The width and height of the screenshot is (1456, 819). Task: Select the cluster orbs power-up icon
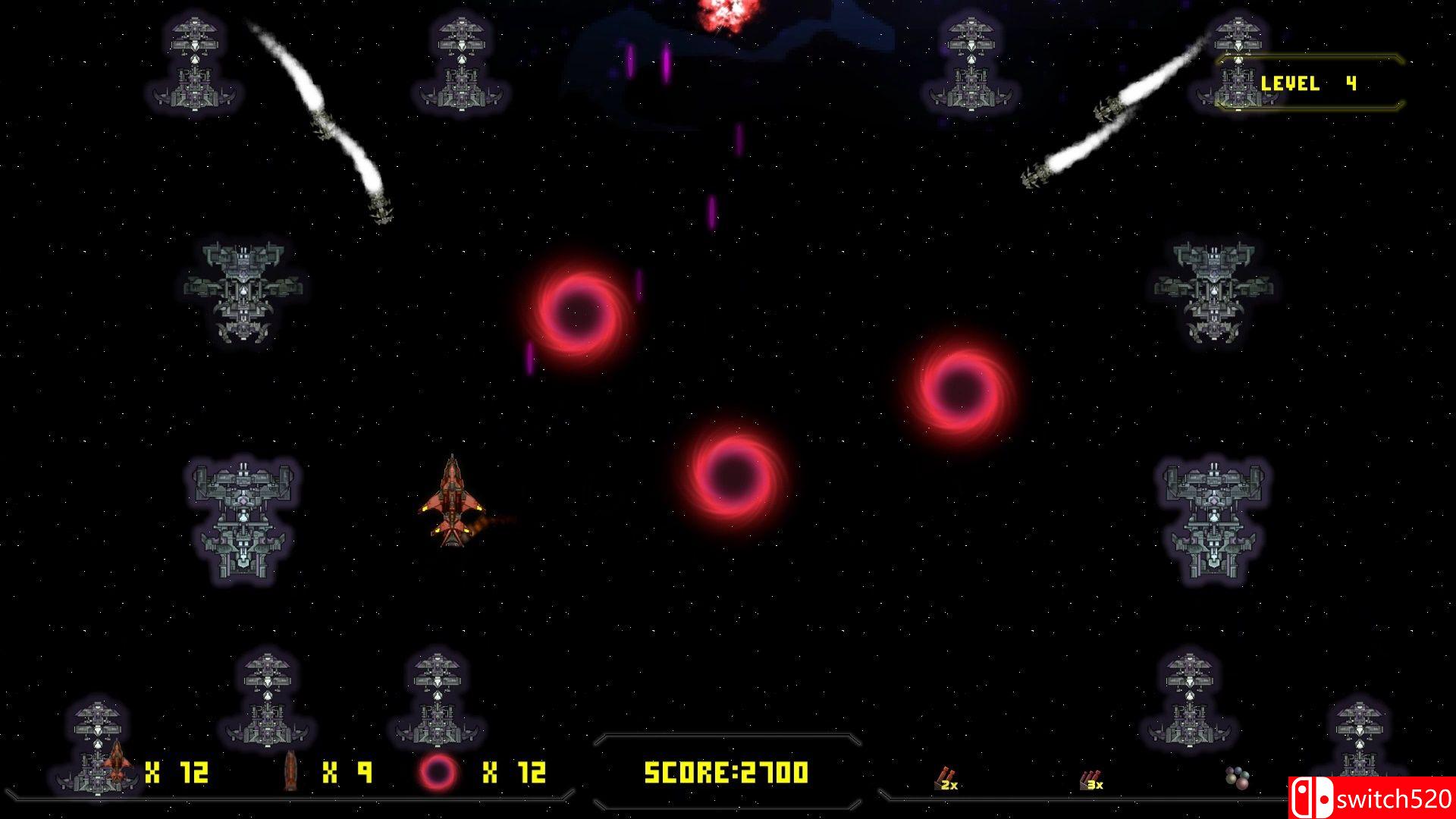tap(1237, 777)
